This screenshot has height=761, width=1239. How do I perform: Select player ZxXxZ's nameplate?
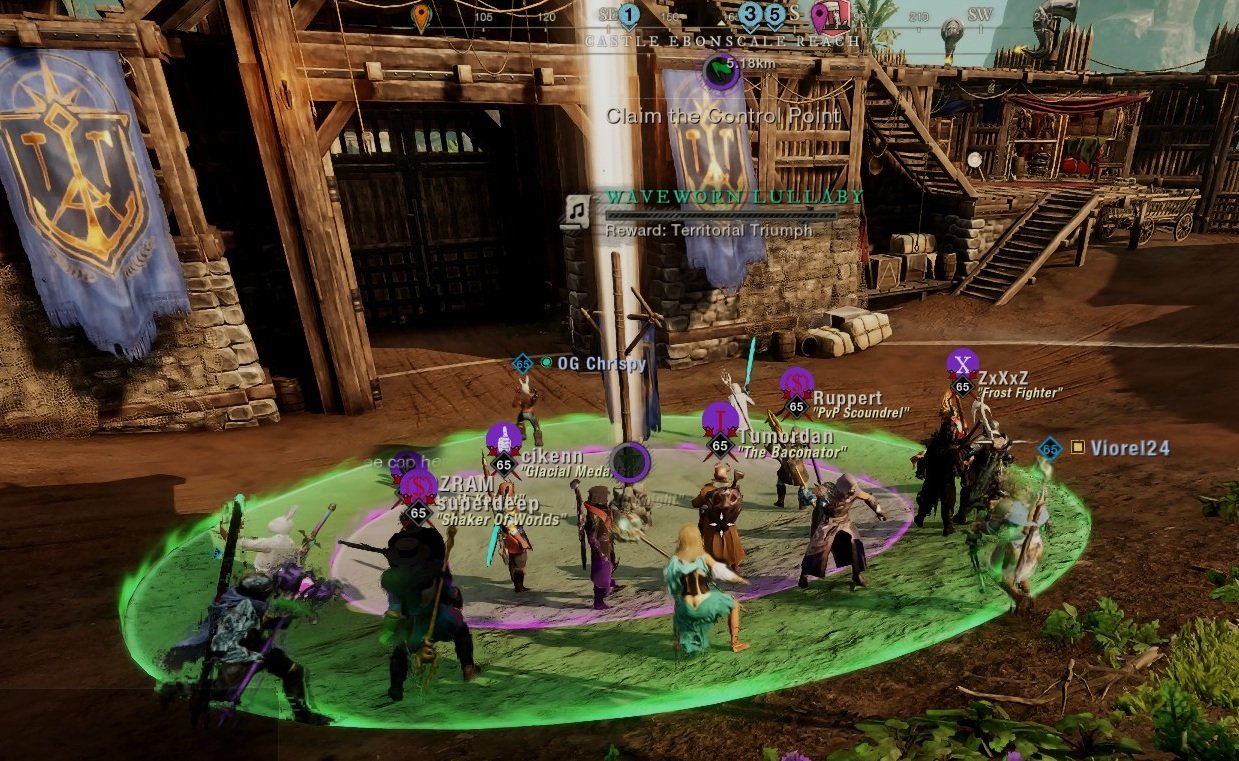[1004, 378]
